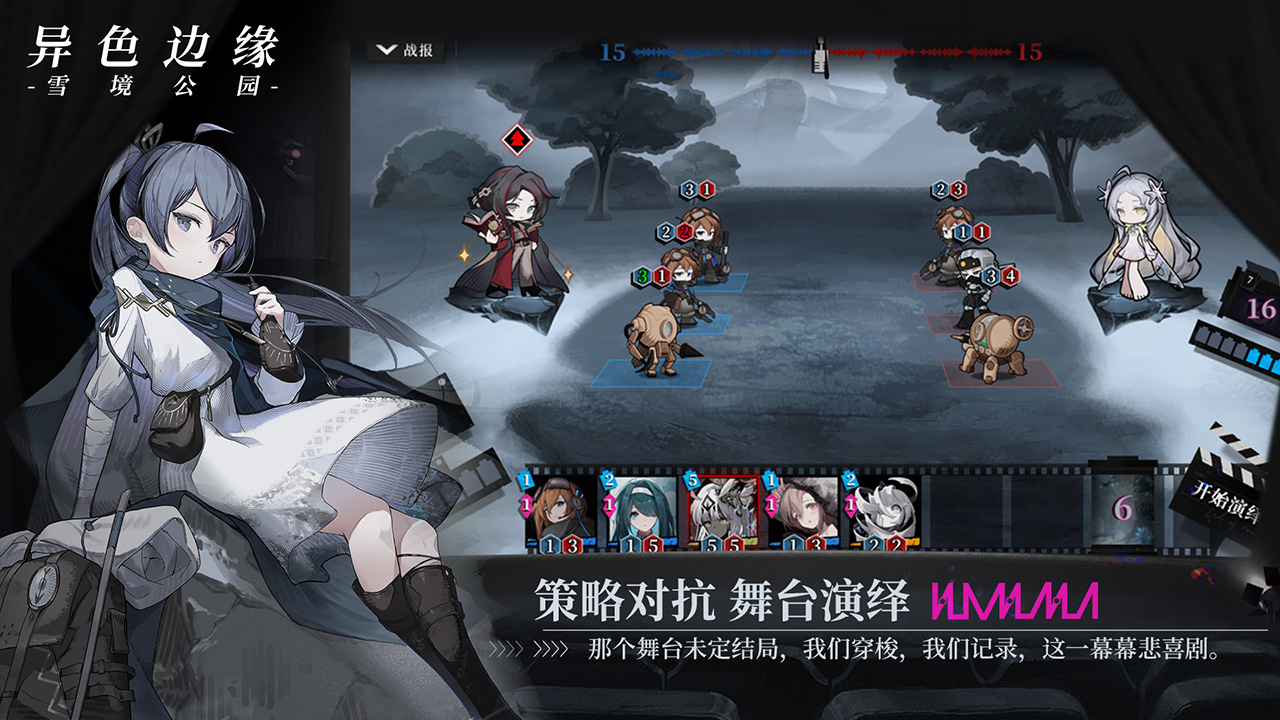The image size is (1280, 720).
Task: Click the hourglass timer at the top center
Action: 818,55
